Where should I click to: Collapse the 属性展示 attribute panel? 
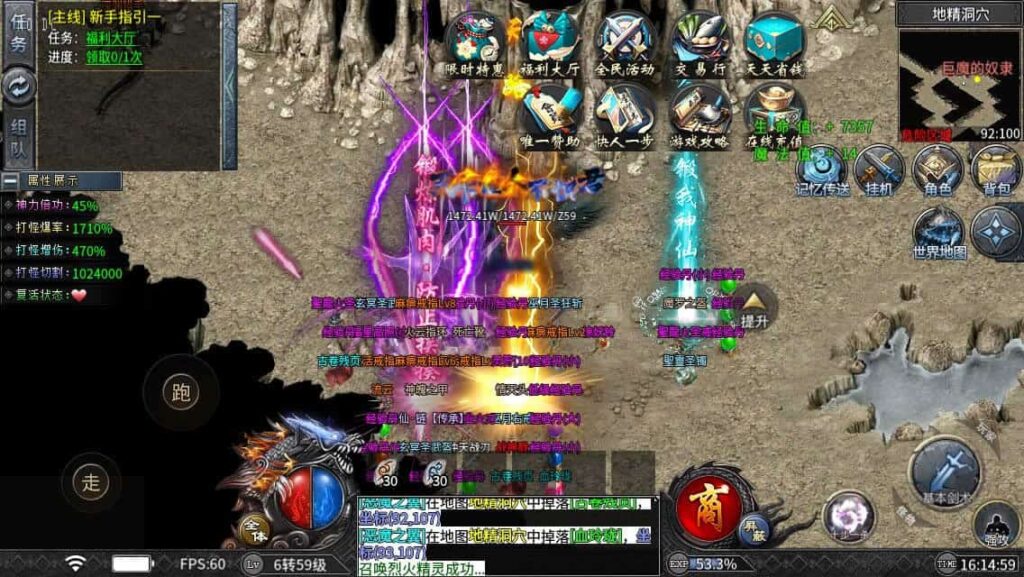10,181
